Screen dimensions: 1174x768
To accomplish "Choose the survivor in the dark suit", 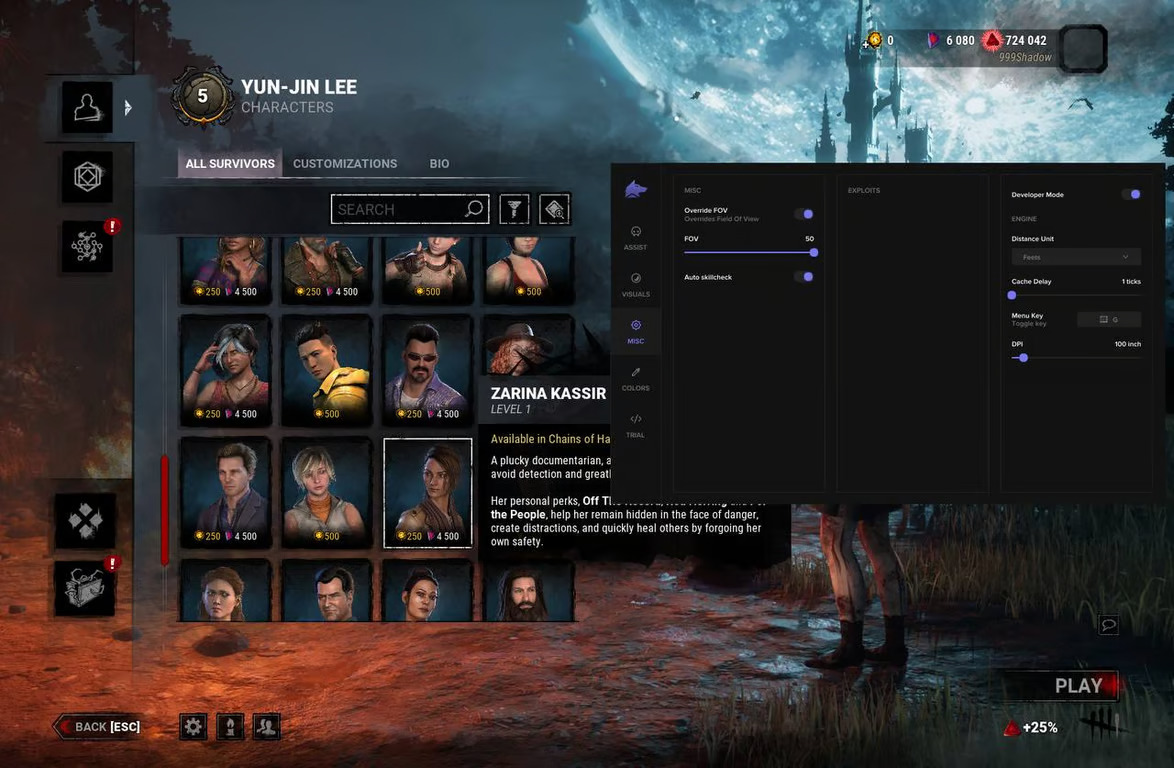I will (x=225, y=492).
